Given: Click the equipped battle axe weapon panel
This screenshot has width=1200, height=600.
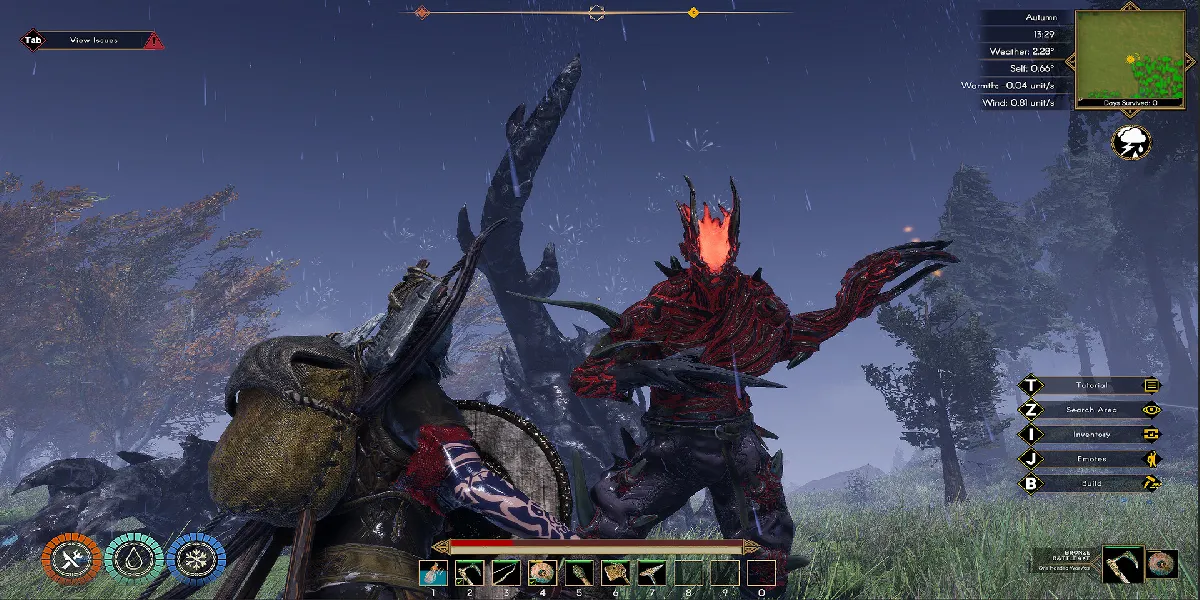Looking at the screenshot, I should coord(1122,564).
